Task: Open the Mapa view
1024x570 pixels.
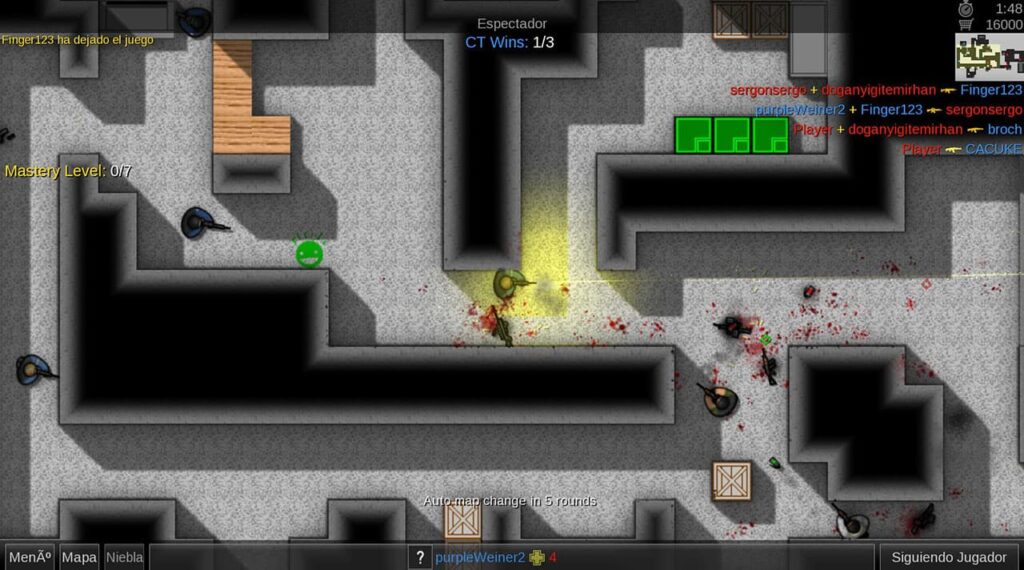Action: (79, 557)
